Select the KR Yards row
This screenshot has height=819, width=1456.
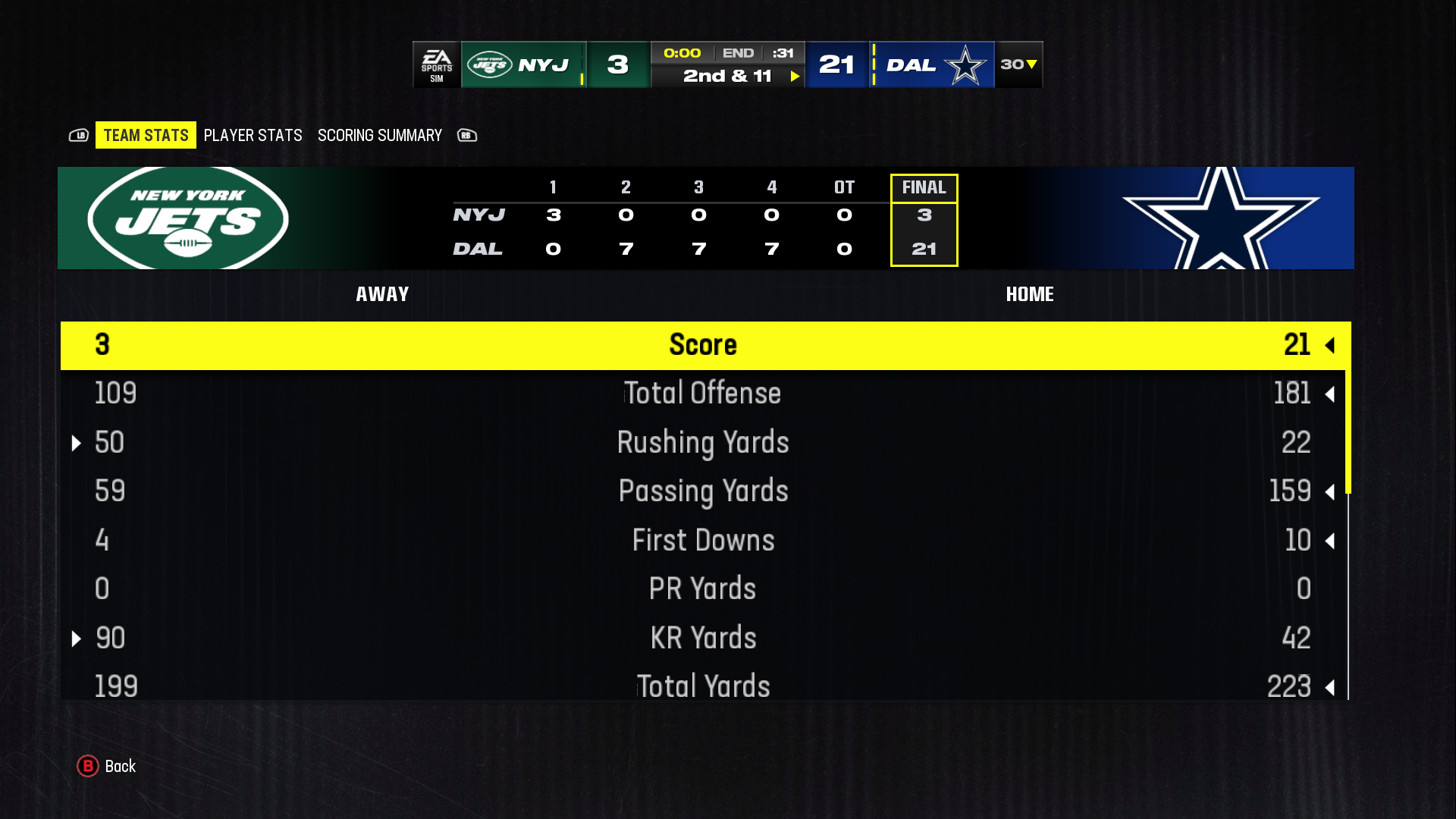point(703,639)
